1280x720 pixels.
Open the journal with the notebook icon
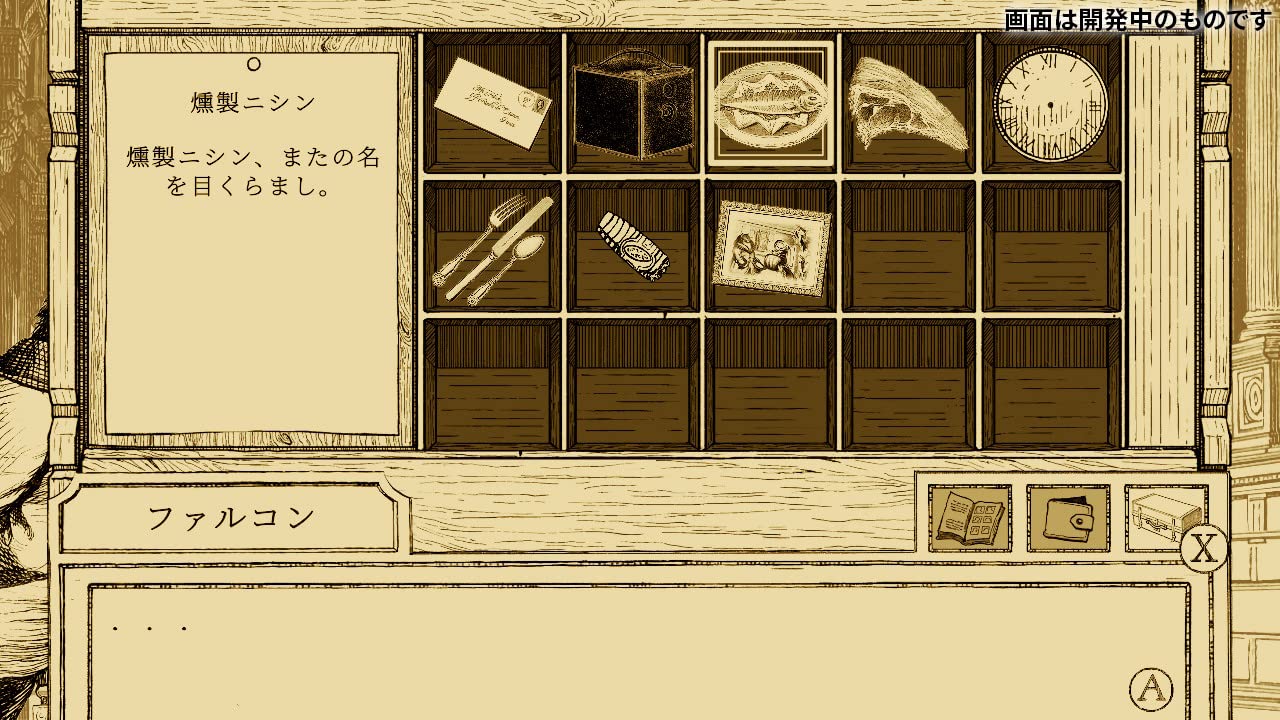[x=966, y=516]
